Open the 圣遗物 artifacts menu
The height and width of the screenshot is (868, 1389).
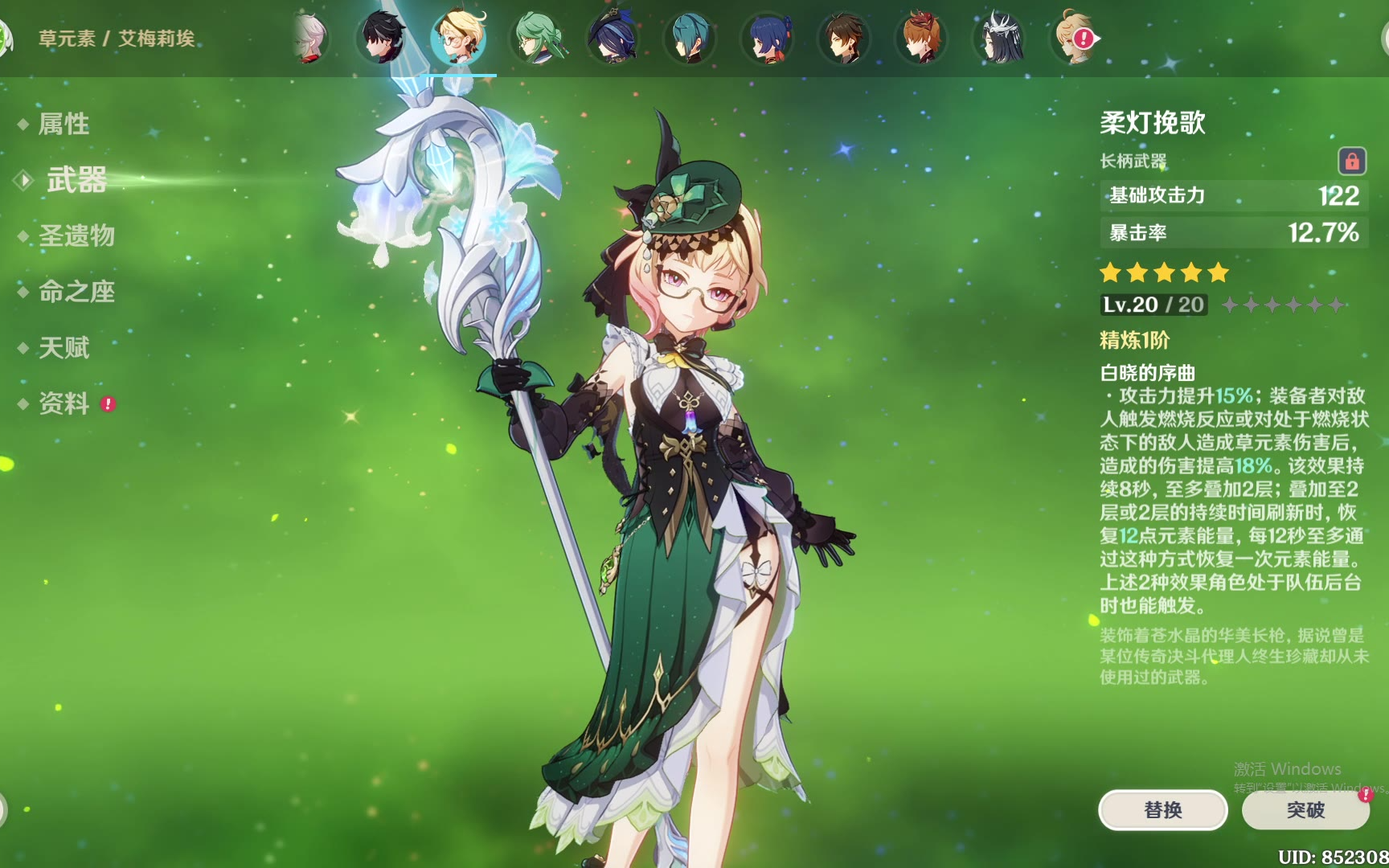(x=76, y=235)
